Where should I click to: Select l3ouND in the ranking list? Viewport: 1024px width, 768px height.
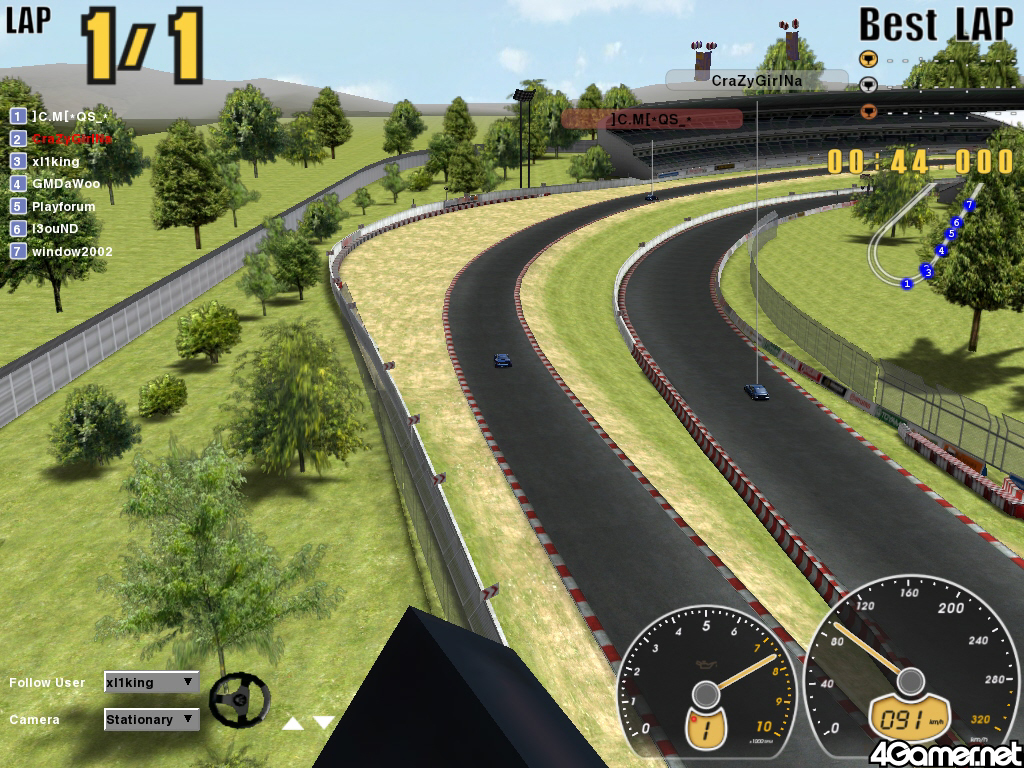pos(55,229)
